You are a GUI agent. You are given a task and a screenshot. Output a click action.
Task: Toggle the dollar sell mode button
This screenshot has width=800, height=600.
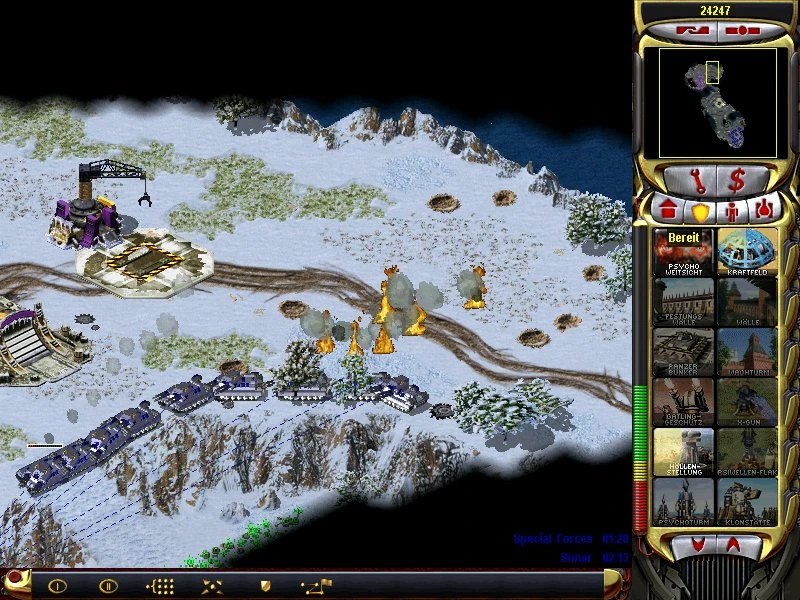[x=739, y=182]
